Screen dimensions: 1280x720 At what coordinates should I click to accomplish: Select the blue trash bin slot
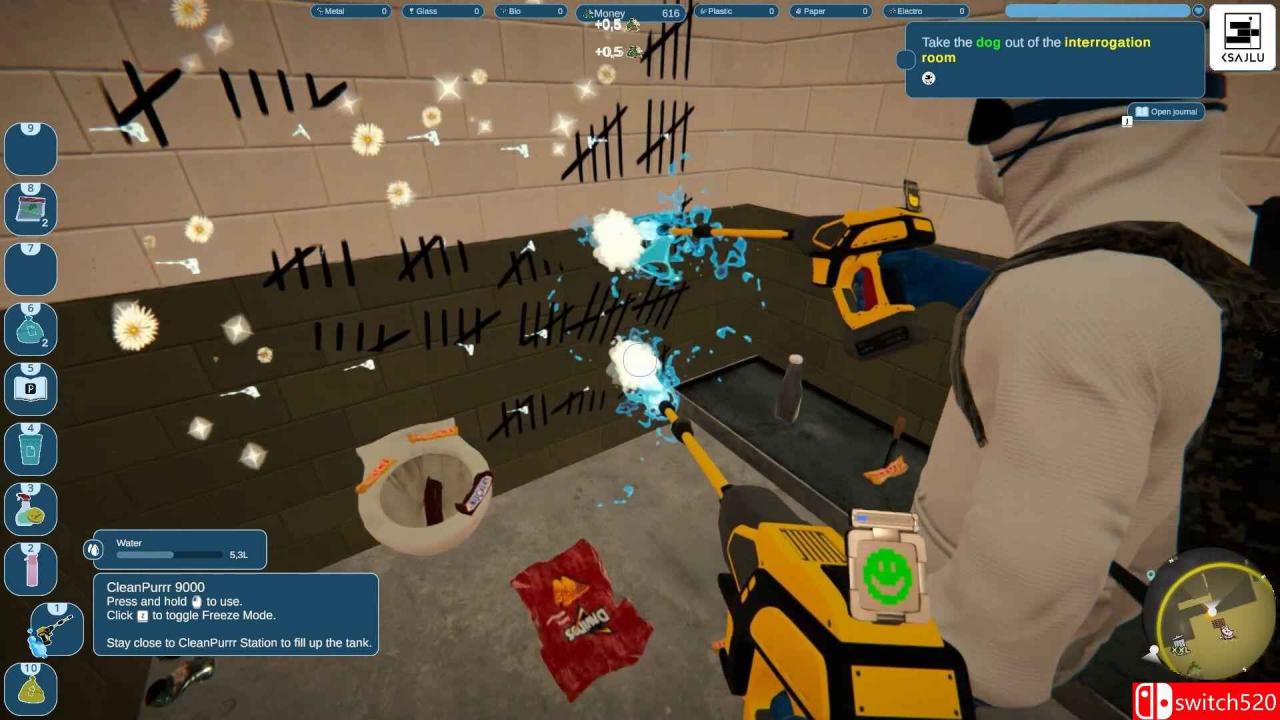pos(31,450)
